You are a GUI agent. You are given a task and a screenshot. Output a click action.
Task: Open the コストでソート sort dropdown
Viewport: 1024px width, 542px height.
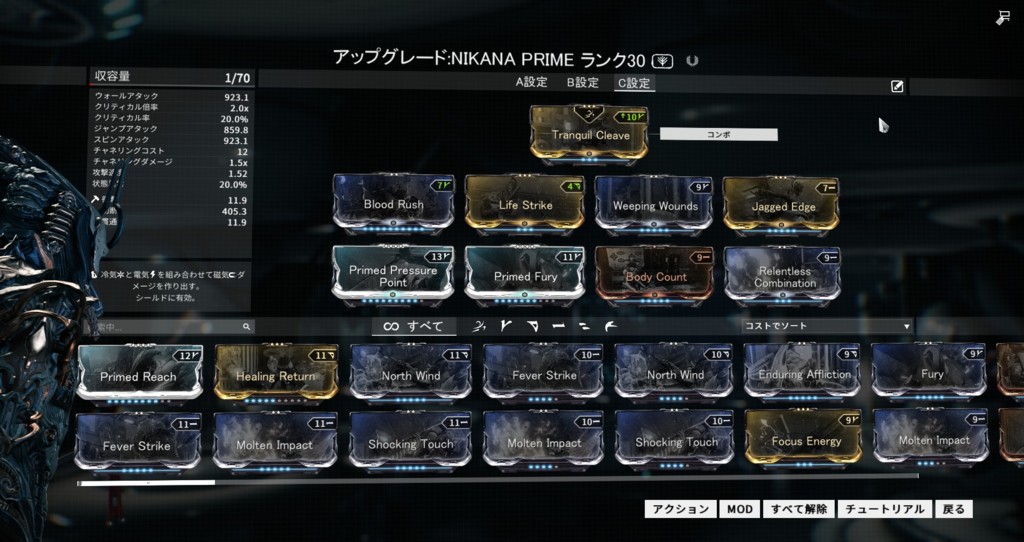coord(827,326)
